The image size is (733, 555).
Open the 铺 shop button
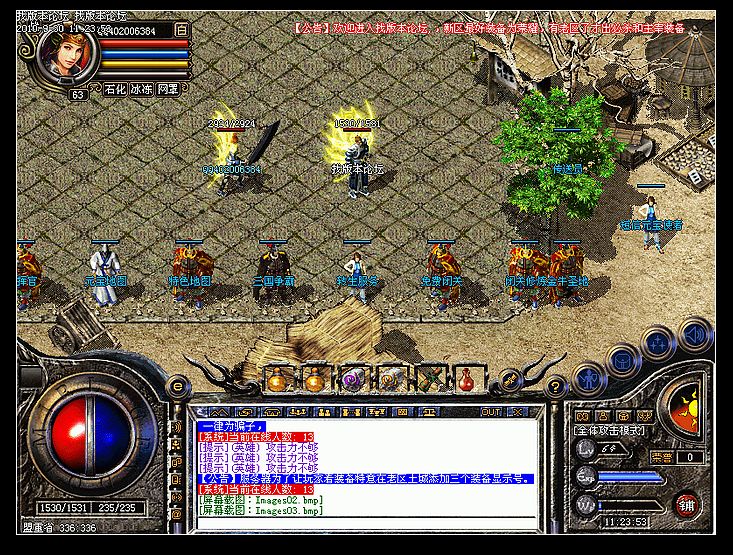(x=685, y=502)
